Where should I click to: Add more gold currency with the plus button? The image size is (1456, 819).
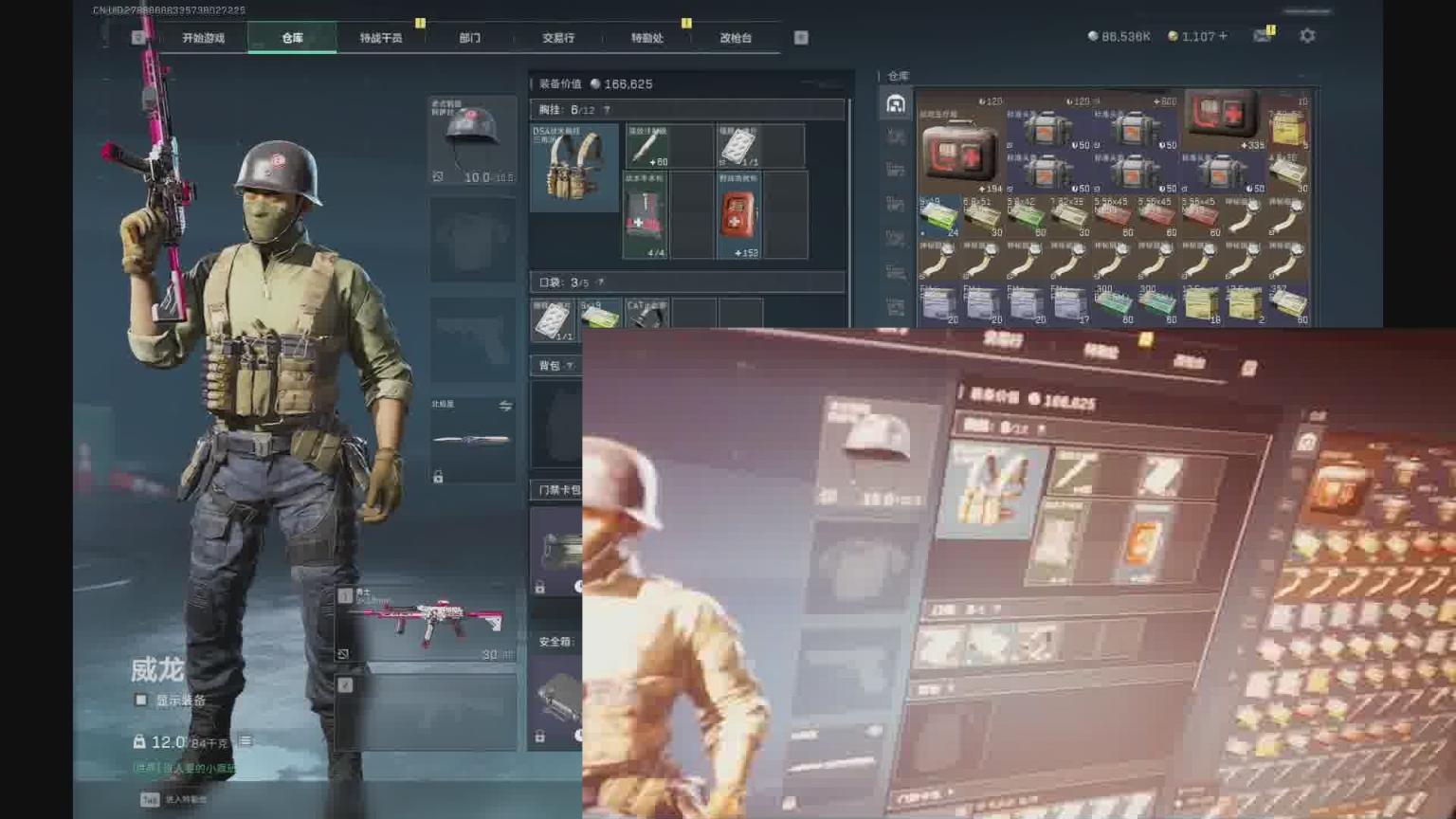point(1223,36)
